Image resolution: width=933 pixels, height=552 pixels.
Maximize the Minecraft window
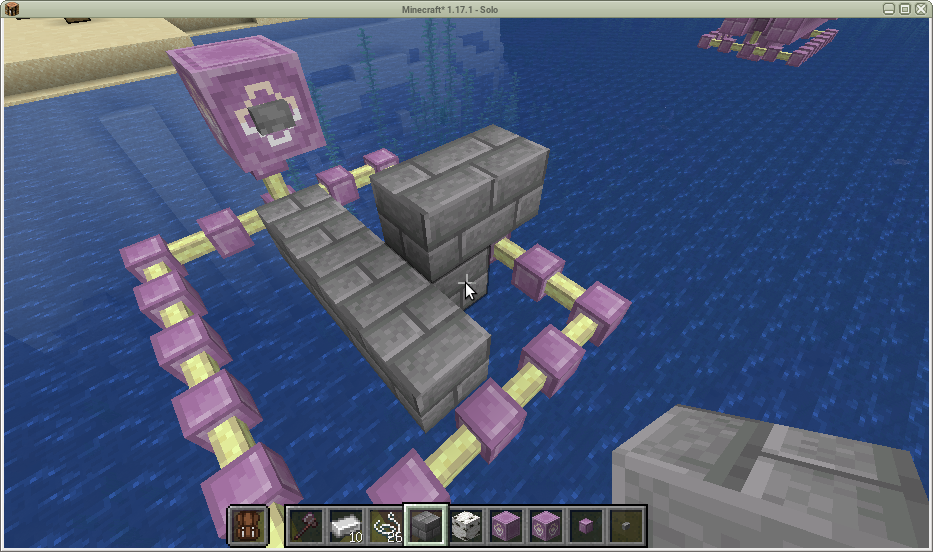[x=905, y=8]
